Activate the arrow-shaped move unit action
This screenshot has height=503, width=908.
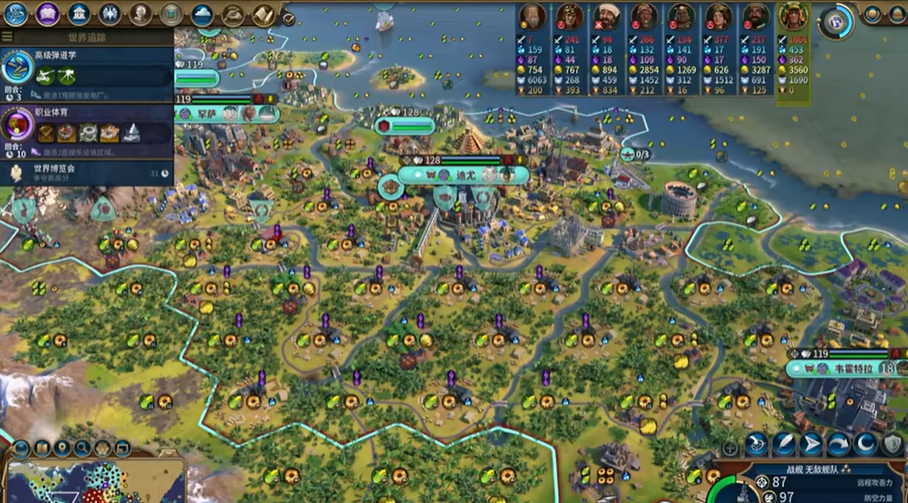[811, 443]
